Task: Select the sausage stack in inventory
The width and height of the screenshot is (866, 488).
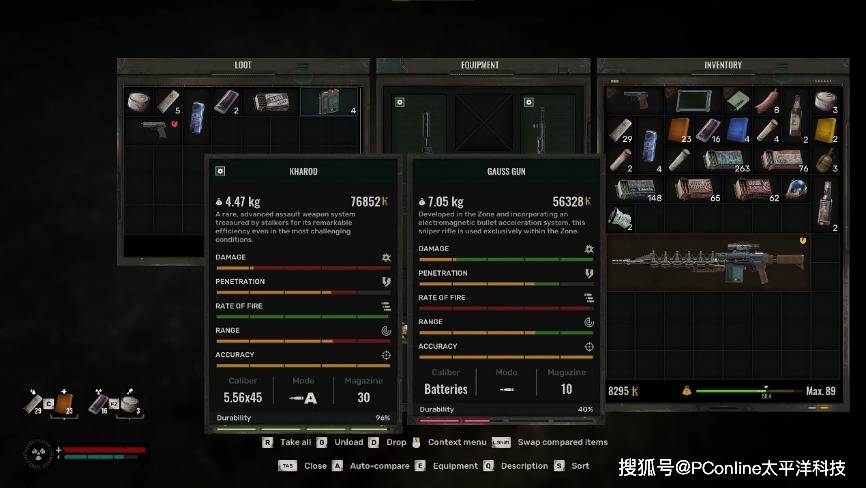Action: [767, 102]
